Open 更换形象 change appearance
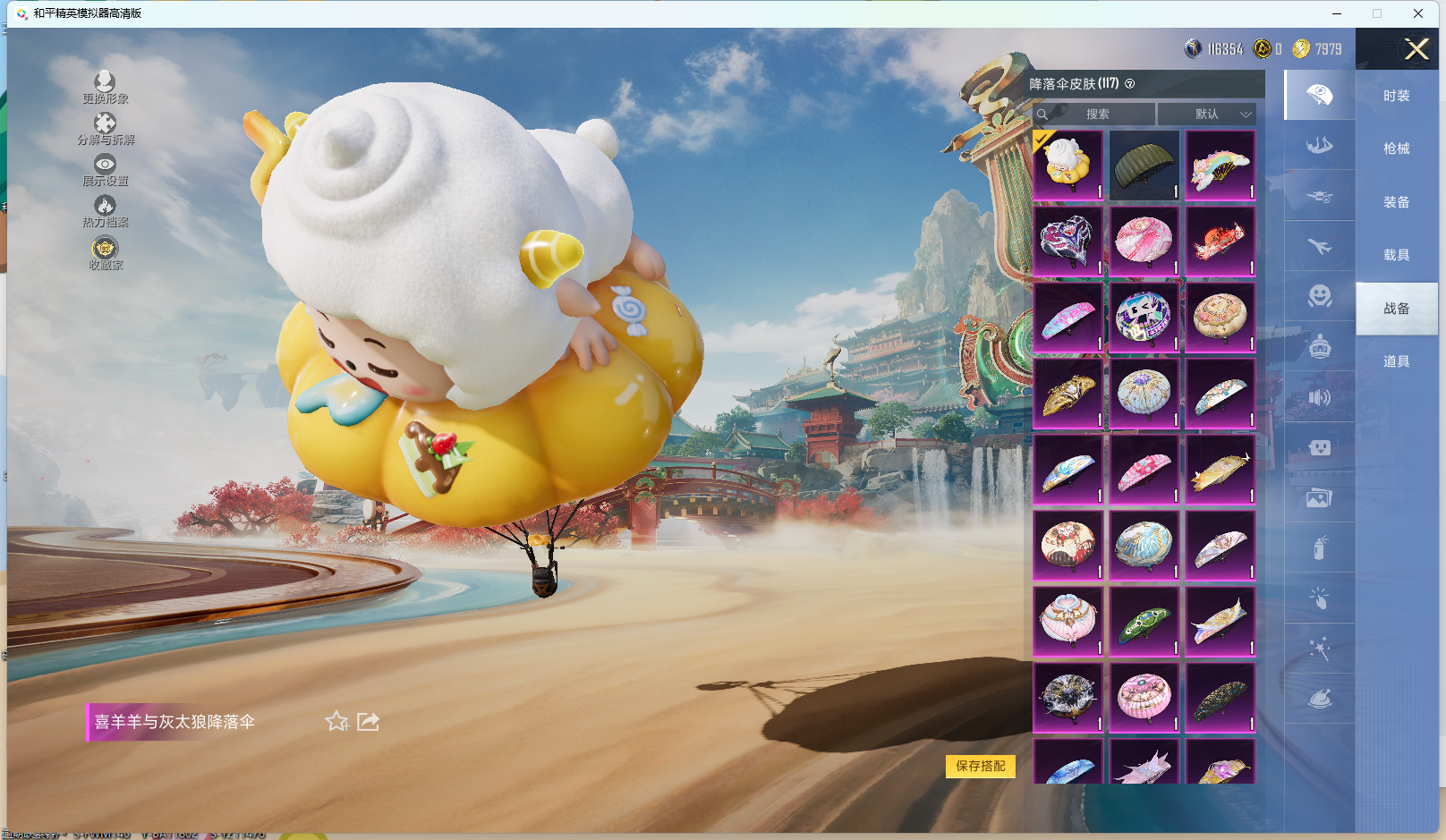 coord(105,88)
